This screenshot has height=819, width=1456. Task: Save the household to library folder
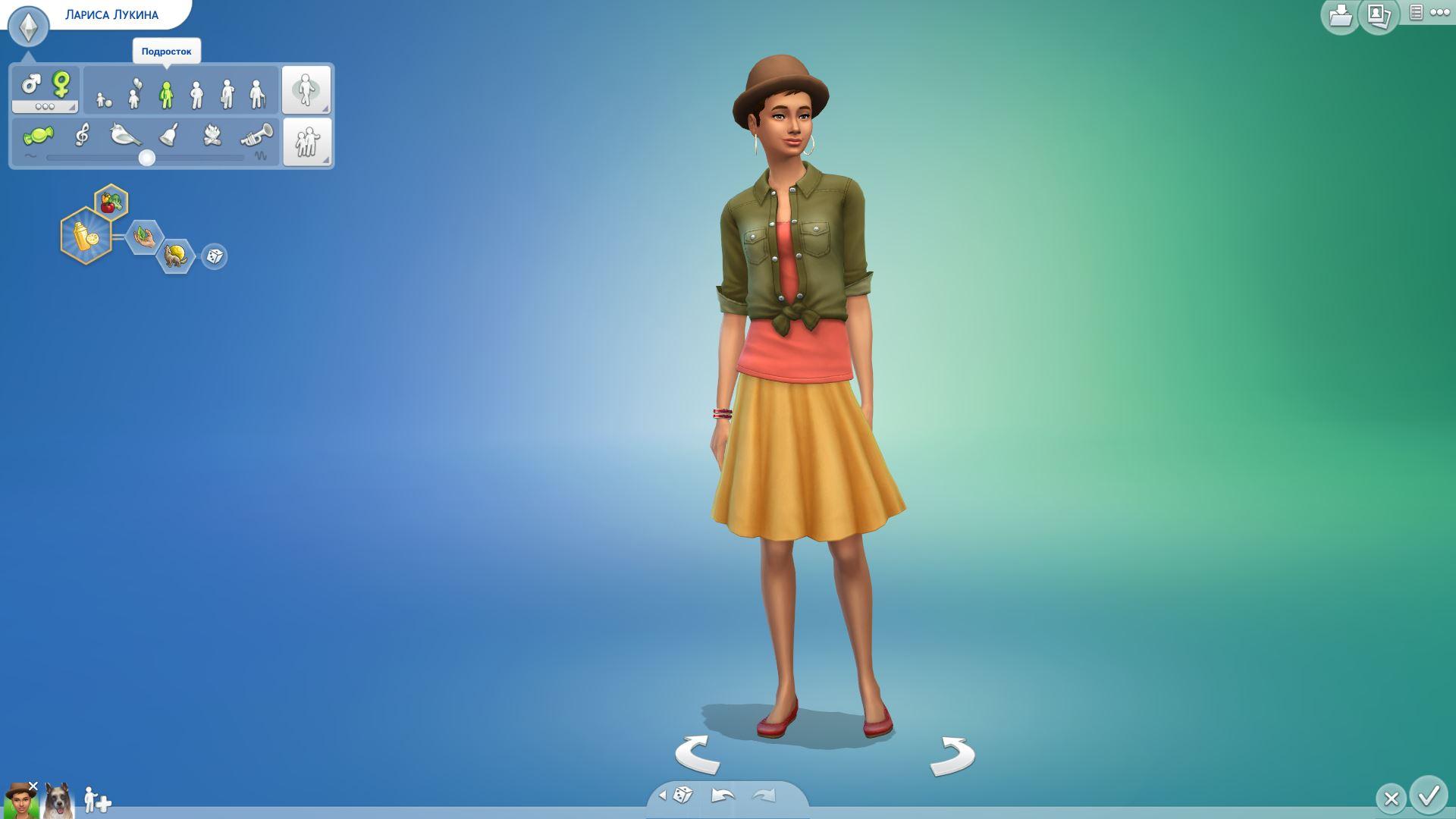click(x=1340, y=16)
